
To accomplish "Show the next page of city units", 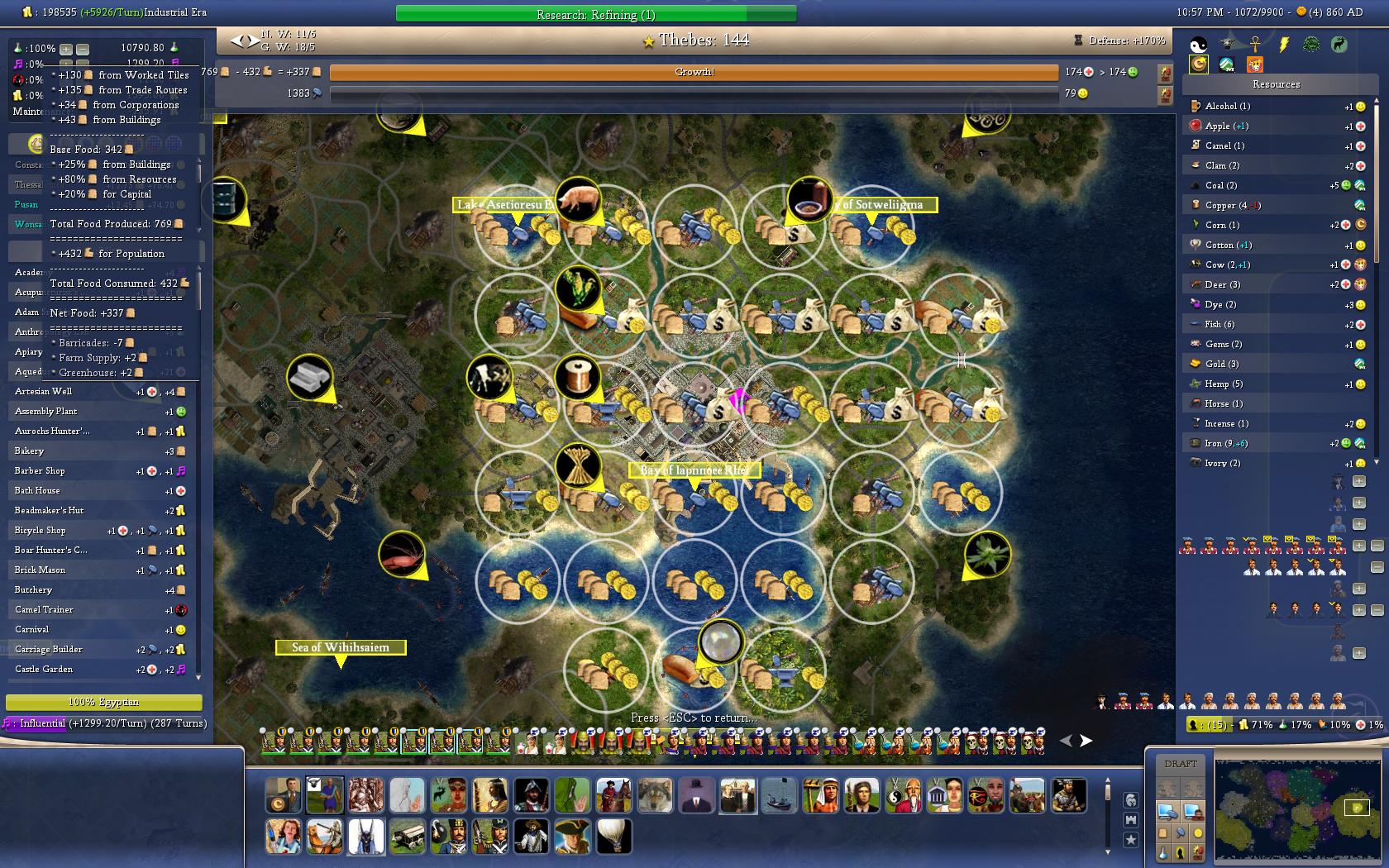I will click(x=1086, y=741).
